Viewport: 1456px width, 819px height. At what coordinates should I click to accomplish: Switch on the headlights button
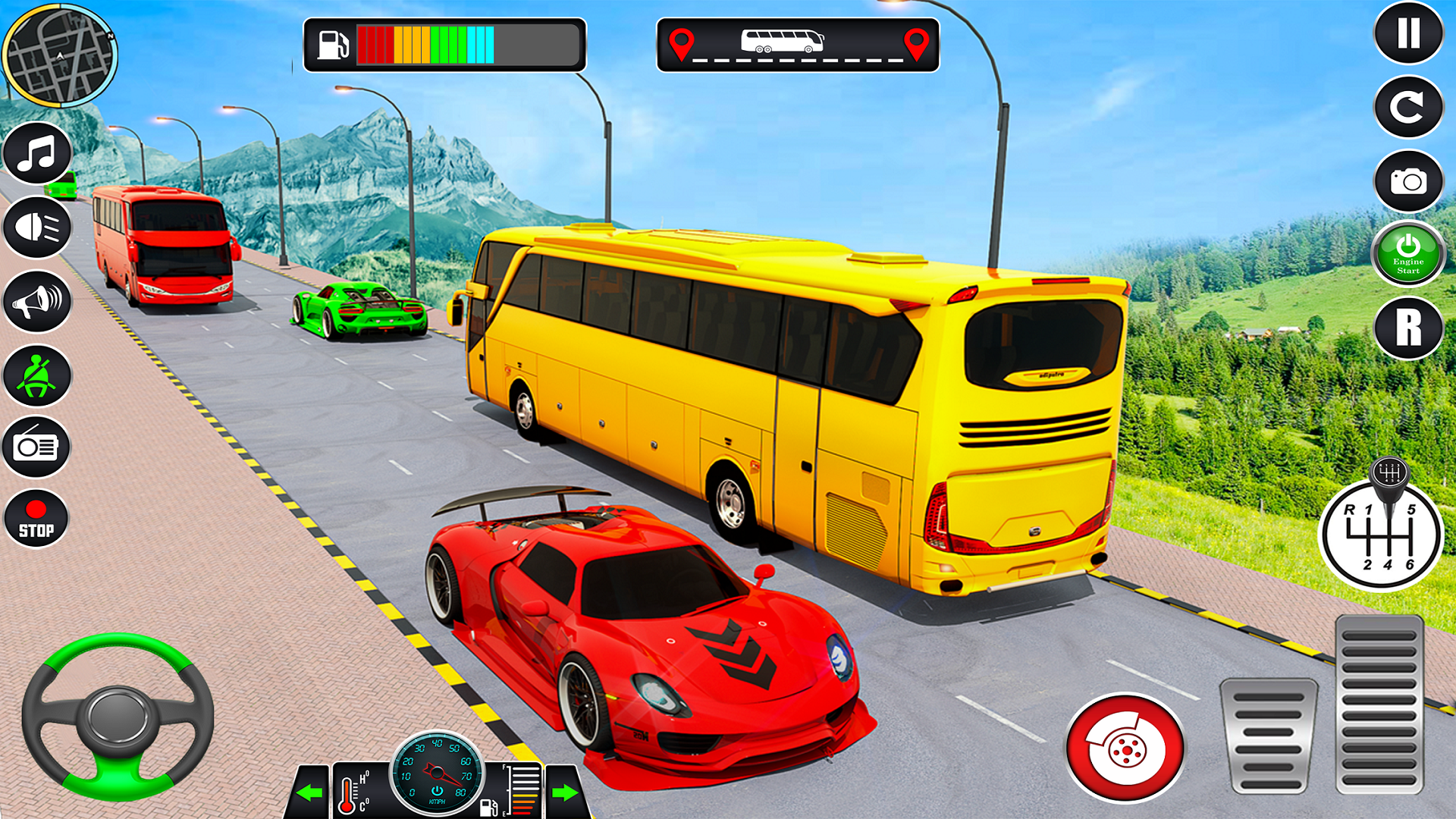pos(37,227)
